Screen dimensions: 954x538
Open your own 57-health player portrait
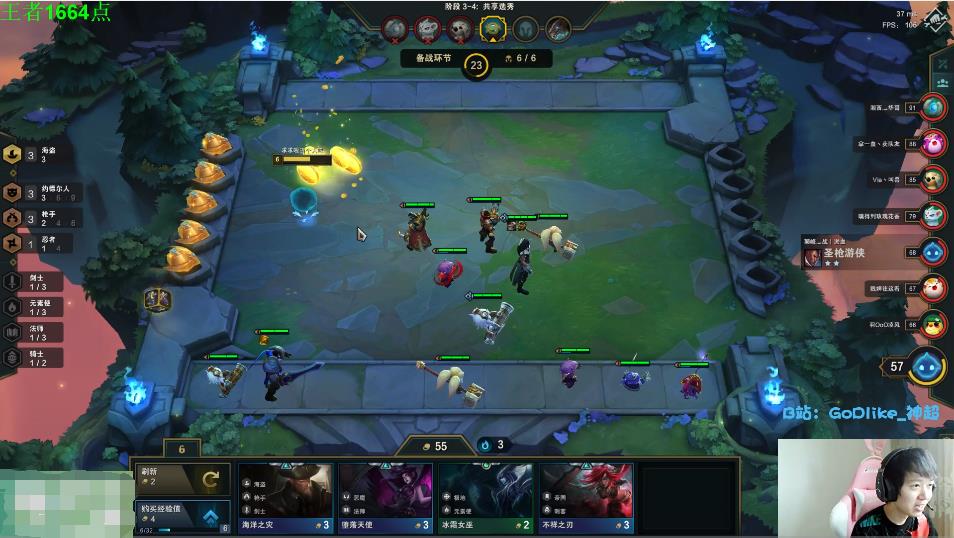tap(929, 366)
